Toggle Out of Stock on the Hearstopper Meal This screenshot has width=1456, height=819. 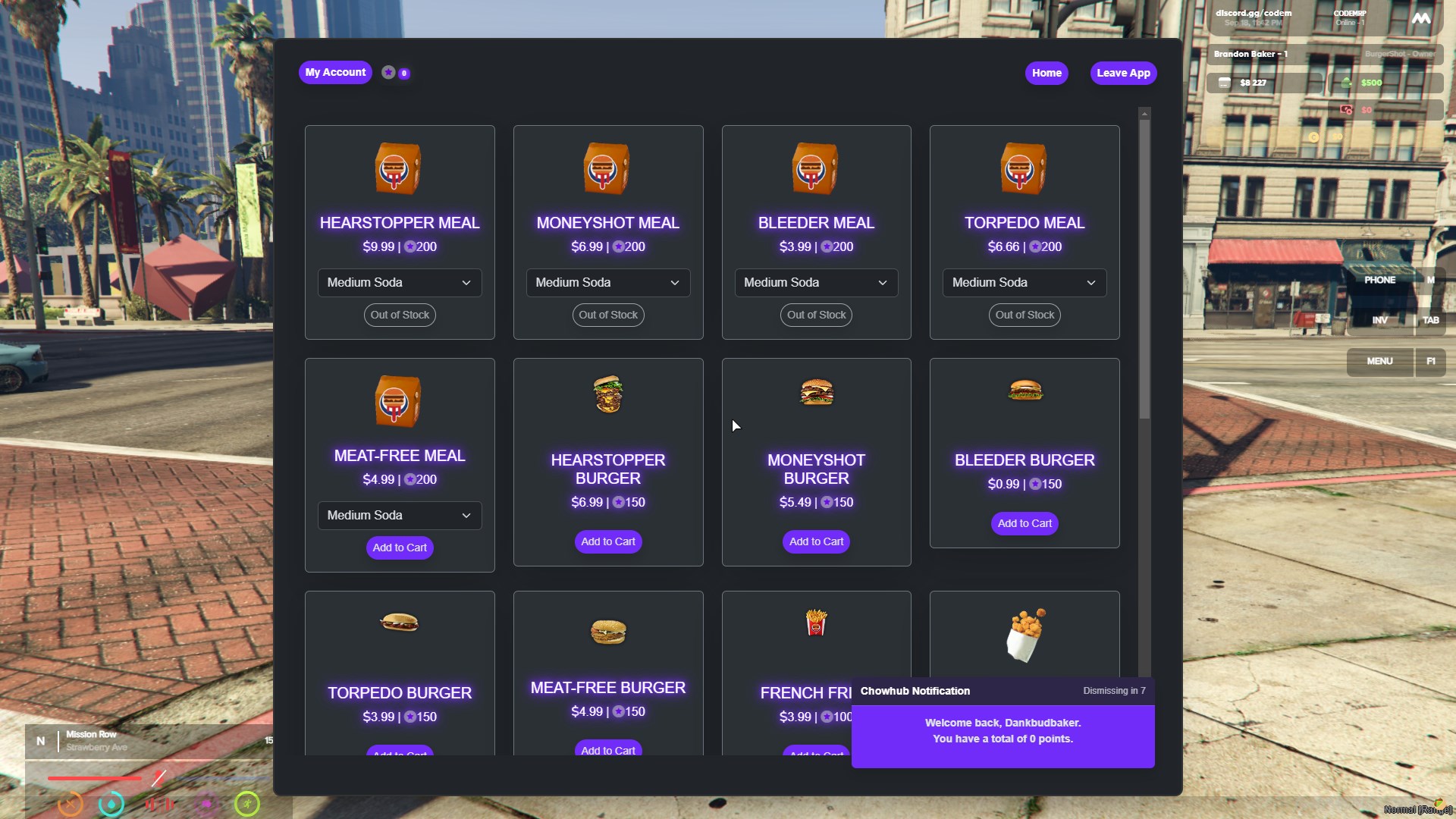(399, 315)
